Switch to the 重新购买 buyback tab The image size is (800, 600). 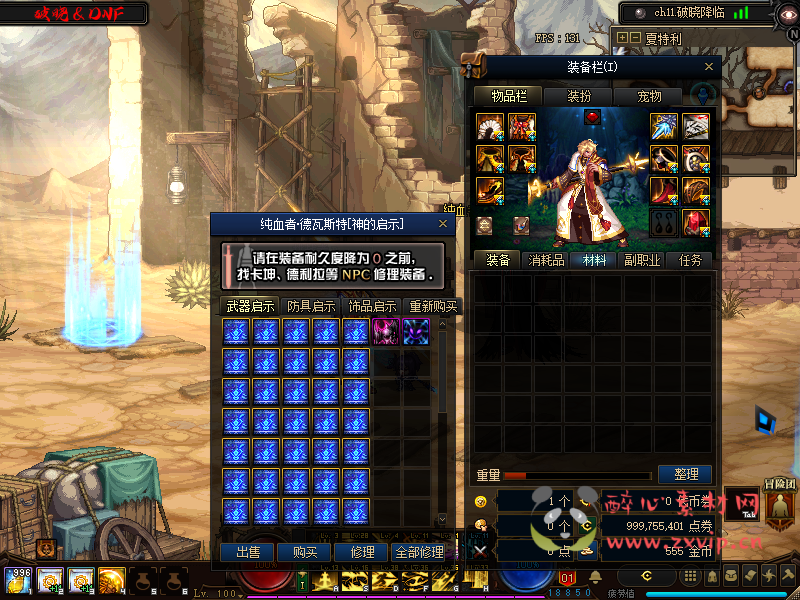[x=432, y=306]
